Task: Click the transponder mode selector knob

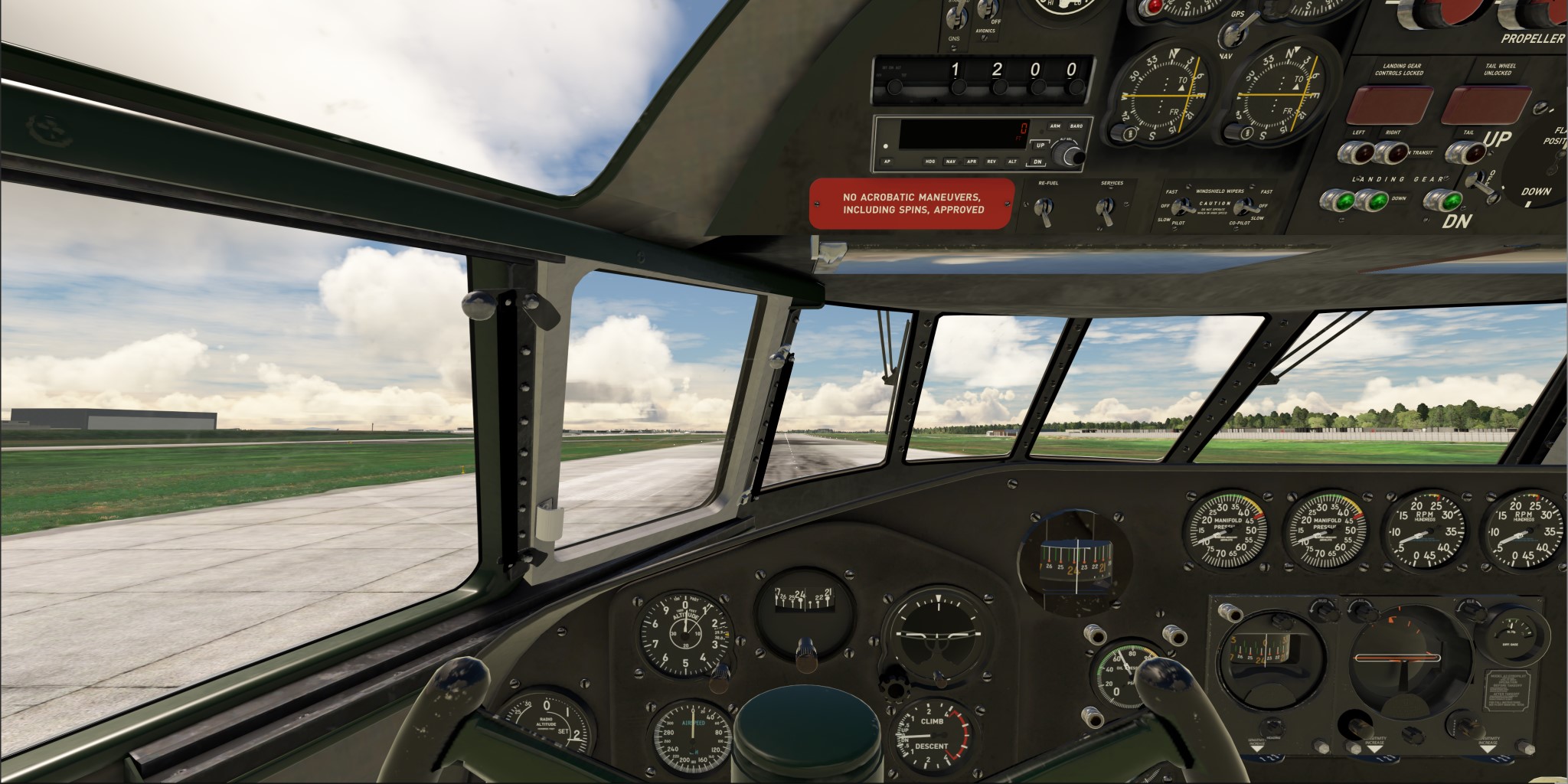Action: [894, 87]
